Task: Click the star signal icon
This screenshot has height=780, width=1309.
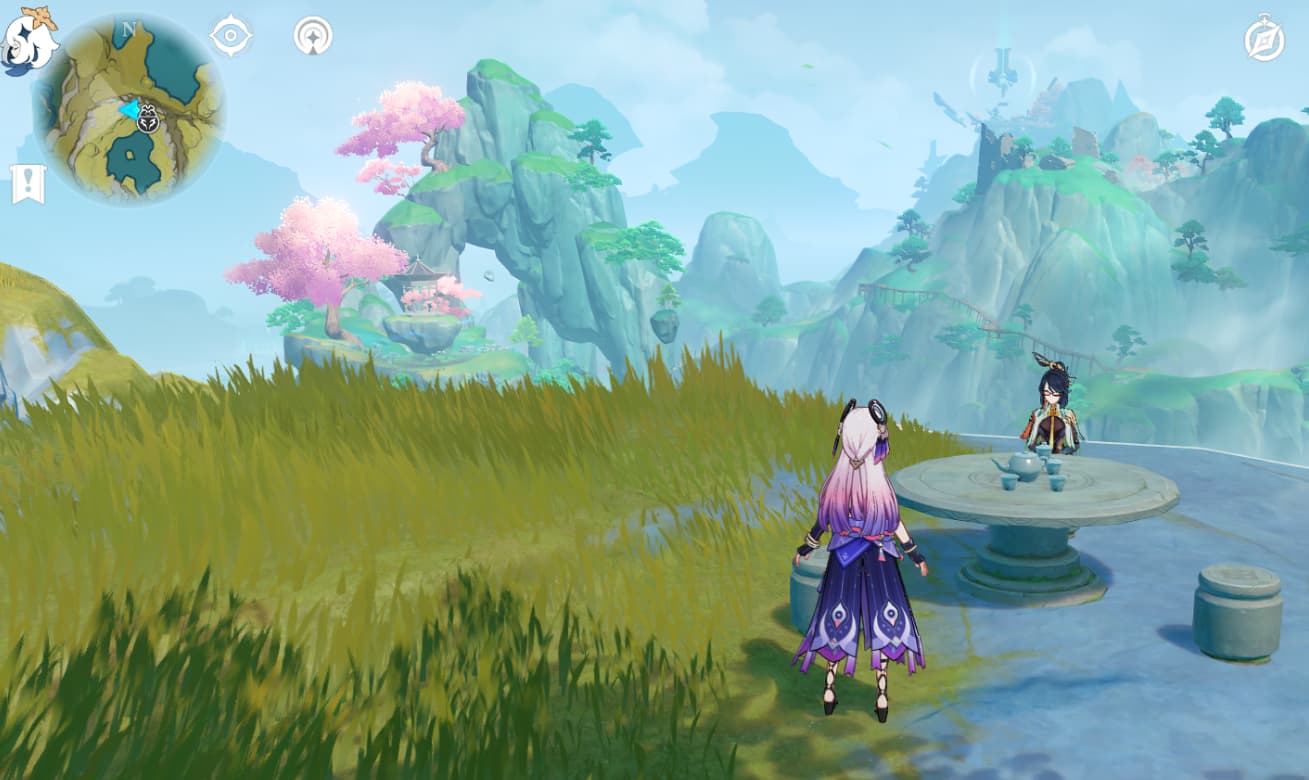Action: (313, 36)
